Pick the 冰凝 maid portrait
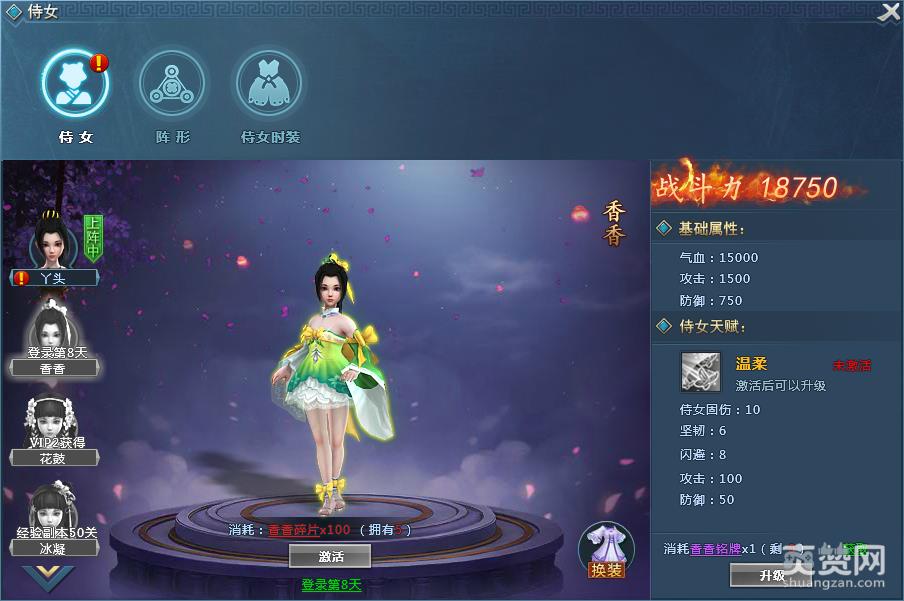 point(53,514)
